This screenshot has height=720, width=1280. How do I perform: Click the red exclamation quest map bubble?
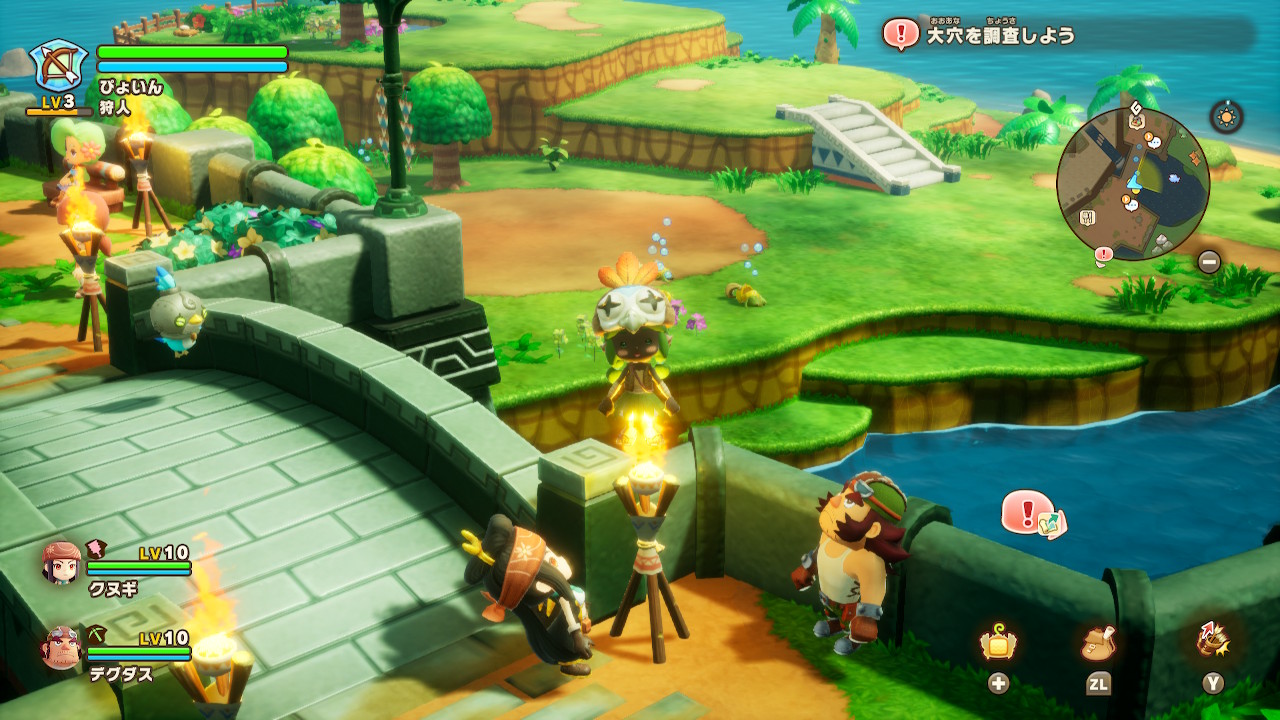tap(1032, 514)
